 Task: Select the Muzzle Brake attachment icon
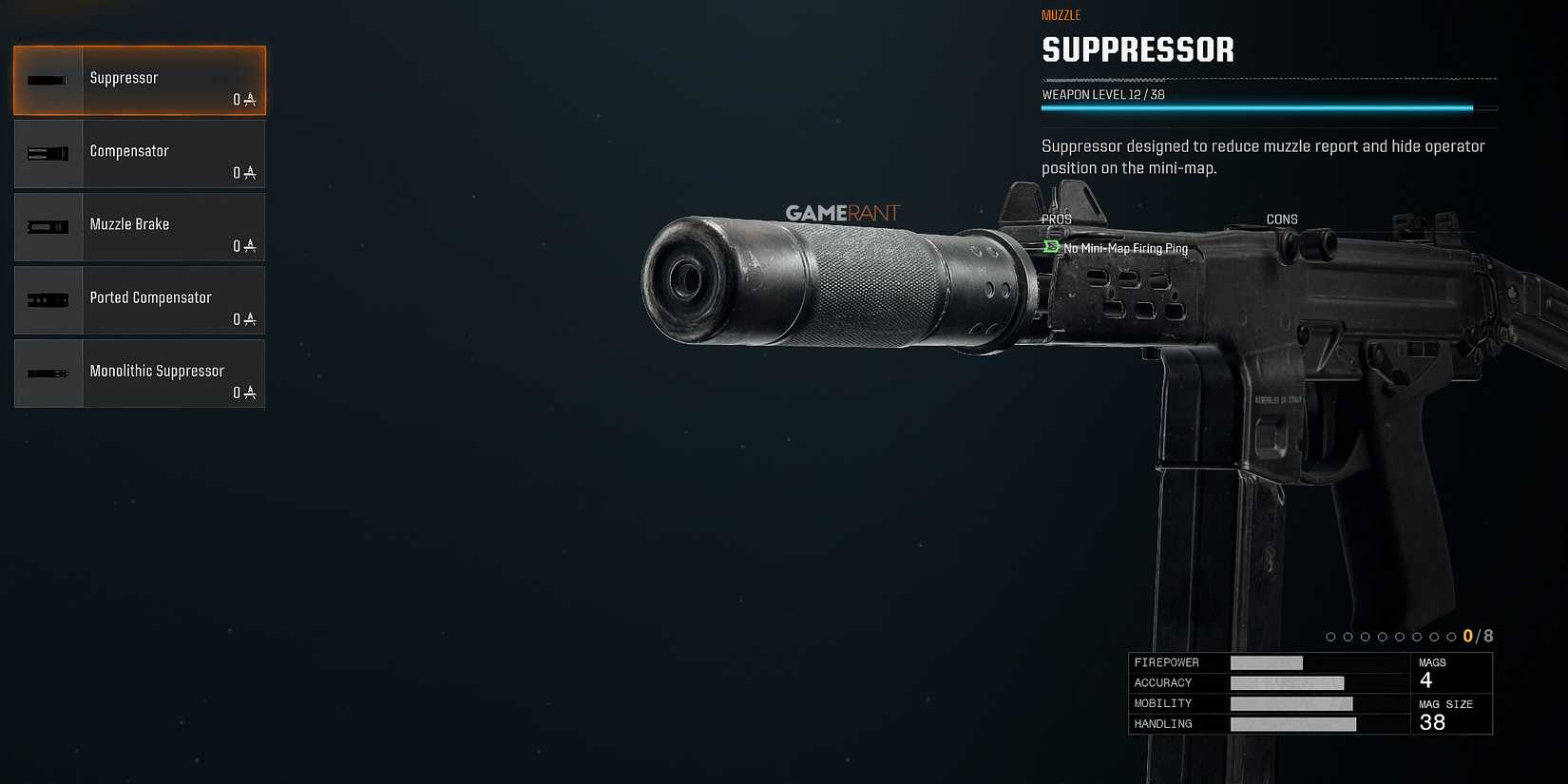[48, 226]
